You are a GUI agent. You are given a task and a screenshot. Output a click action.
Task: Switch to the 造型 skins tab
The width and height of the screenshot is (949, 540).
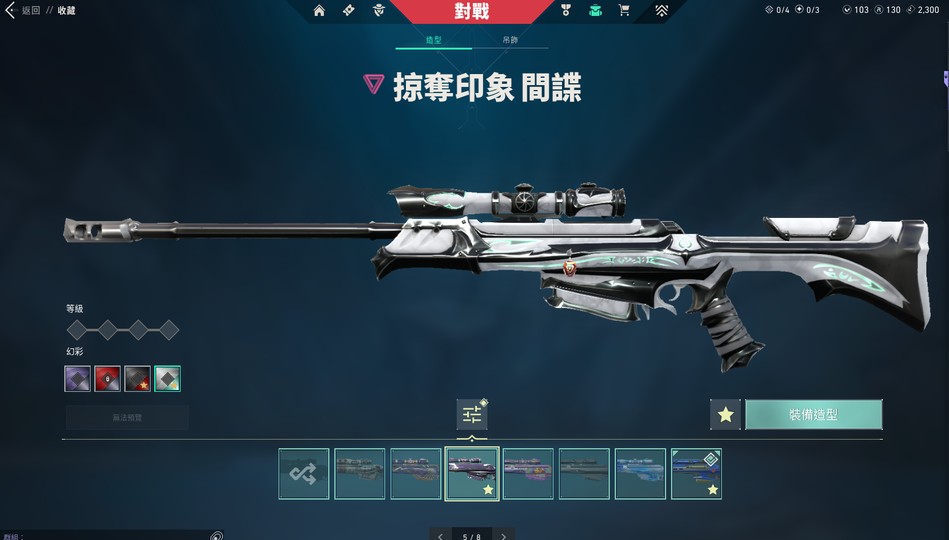click(434, 40)
